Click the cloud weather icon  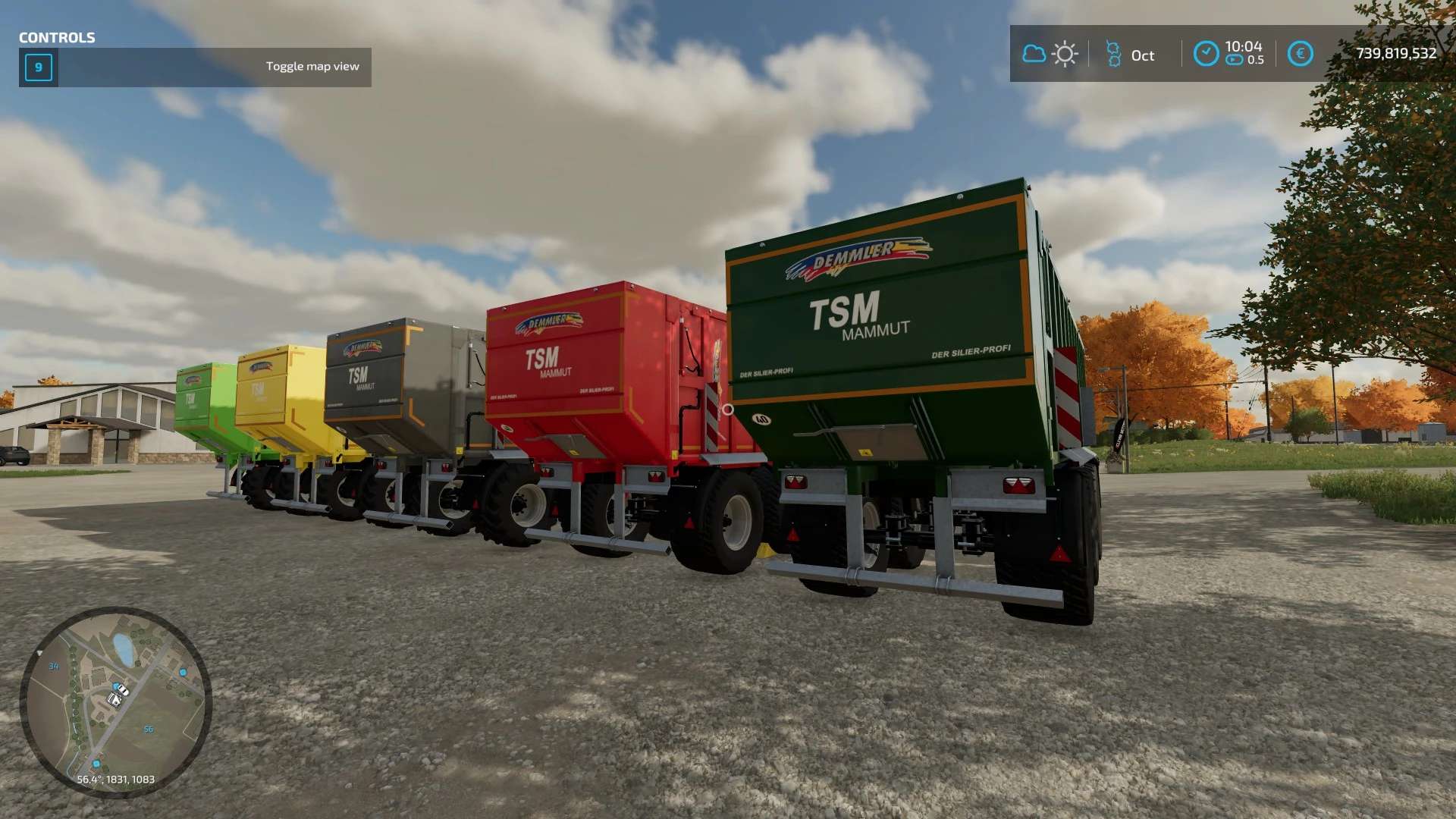click(x=1034, y=54)
